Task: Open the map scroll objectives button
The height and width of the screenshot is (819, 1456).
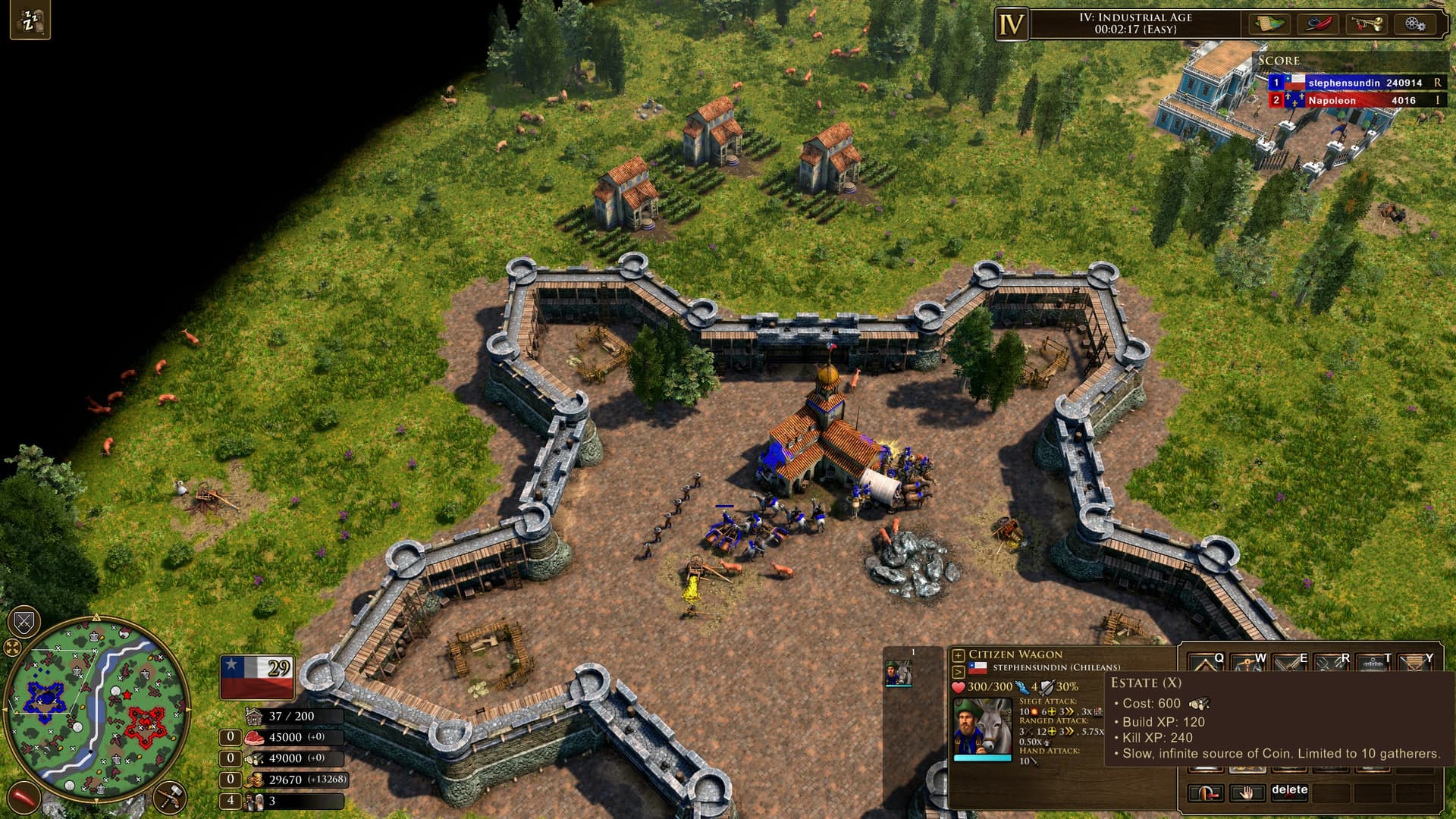Action: [x=1269, y=24]
